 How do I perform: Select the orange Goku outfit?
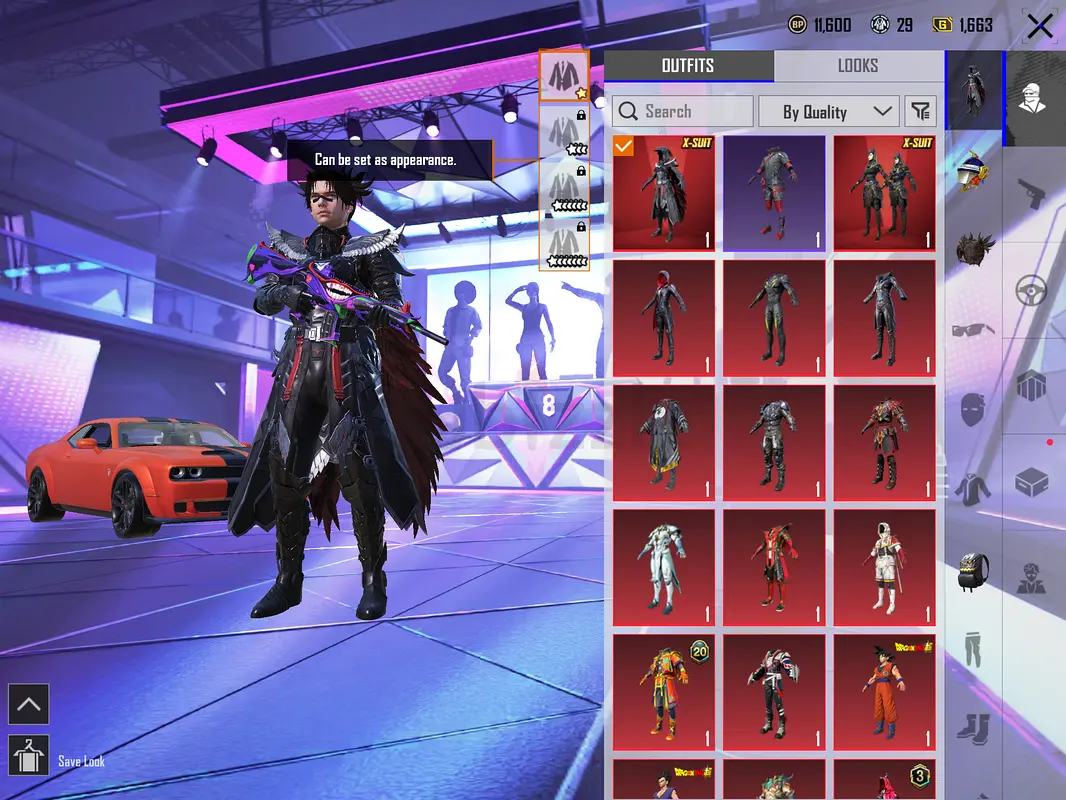click(x=884, y=692)
